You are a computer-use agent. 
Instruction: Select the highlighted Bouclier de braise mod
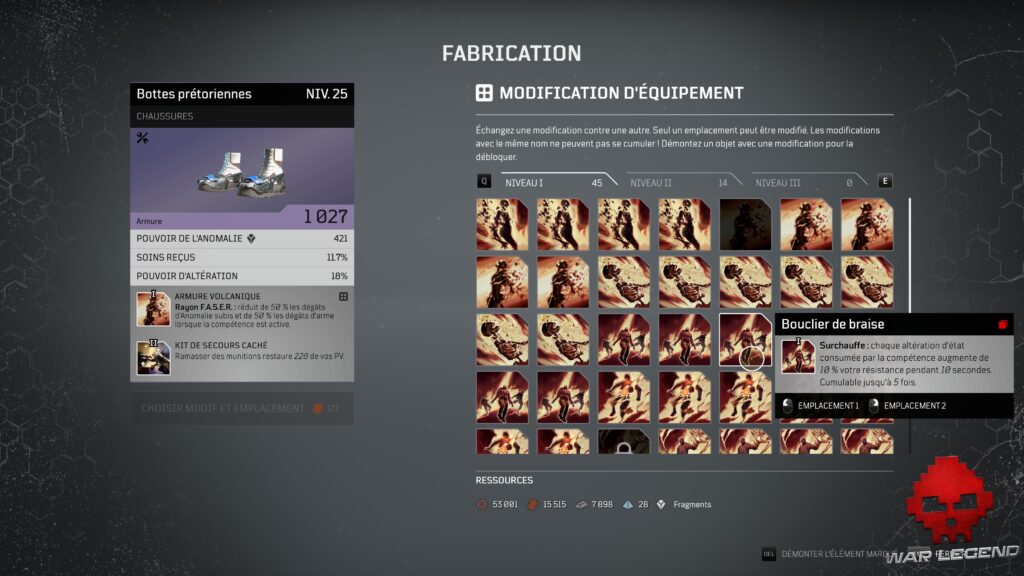point(745,339)
